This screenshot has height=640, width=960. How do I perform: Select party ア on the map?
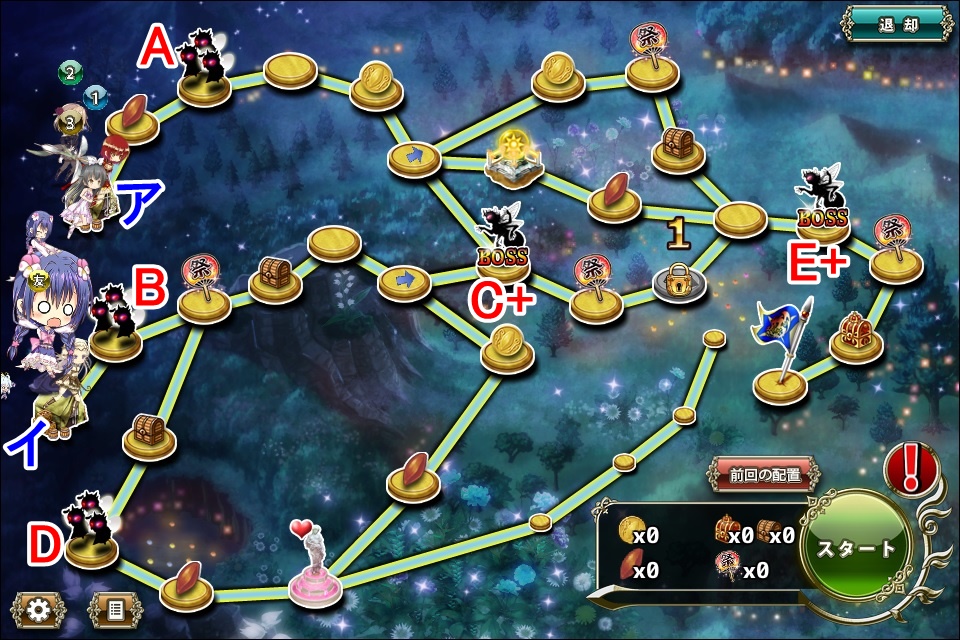[85, 185]
